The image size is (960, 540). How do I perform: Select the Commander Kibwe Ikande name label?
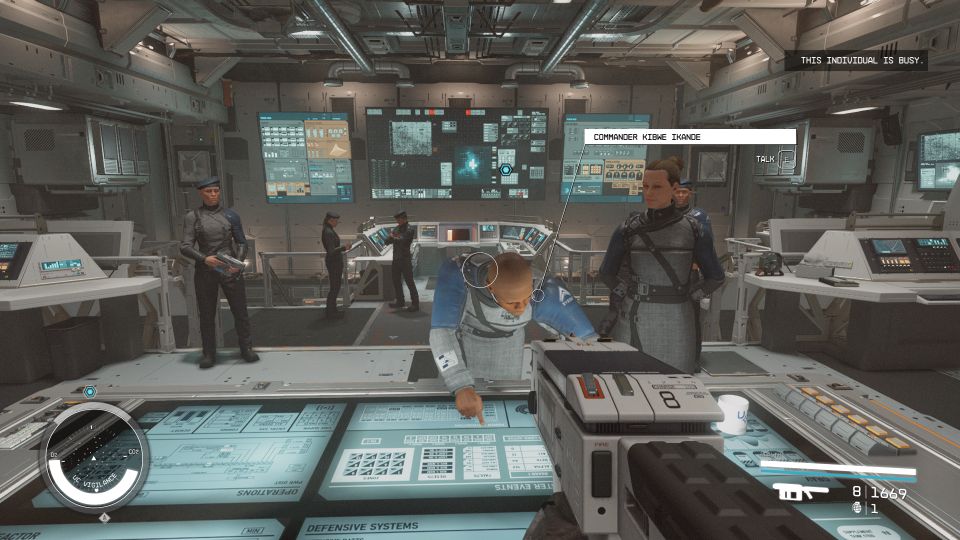coord(689,136)
